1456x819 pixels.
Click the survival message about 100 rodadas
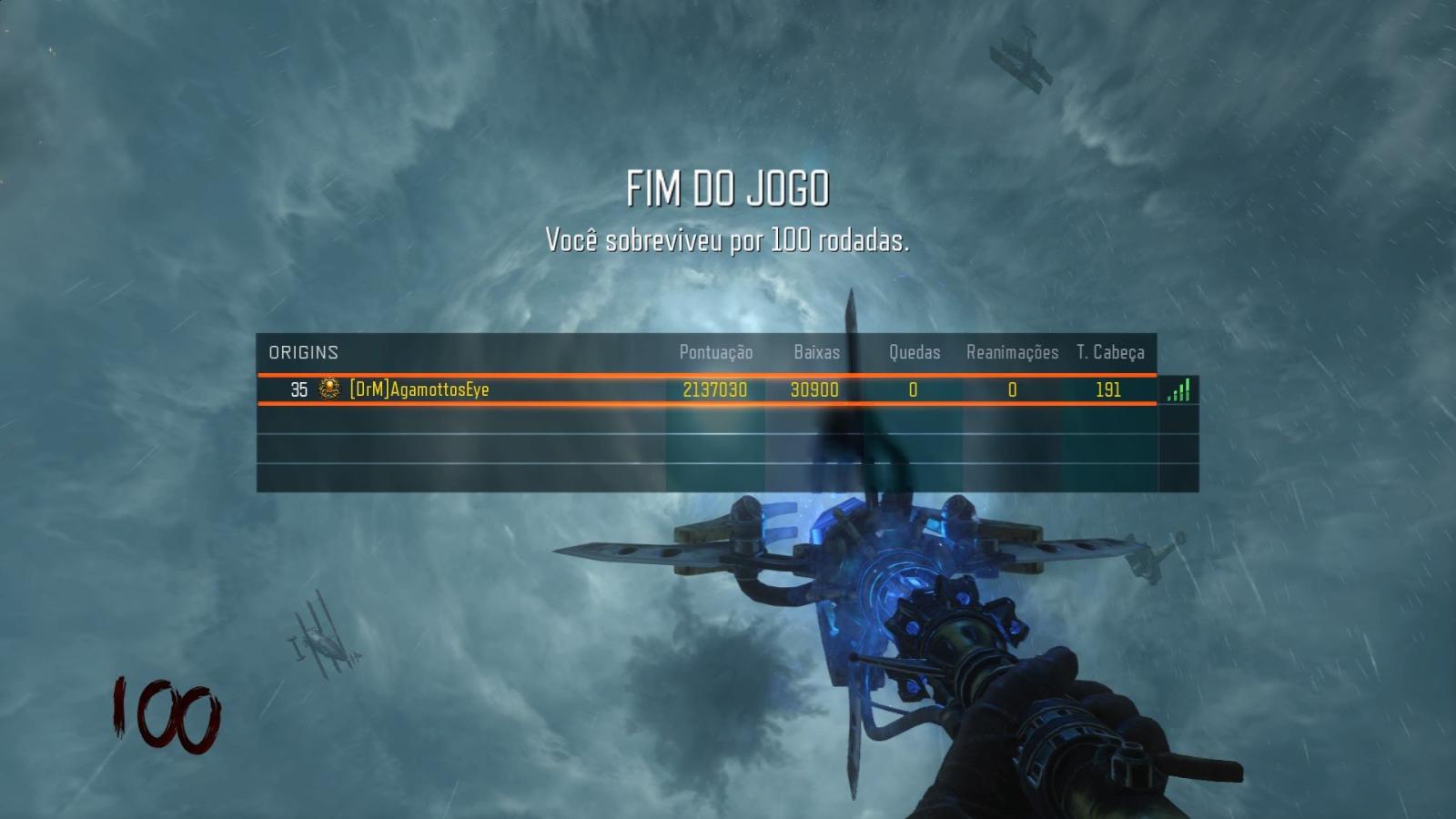pos(728,241)
